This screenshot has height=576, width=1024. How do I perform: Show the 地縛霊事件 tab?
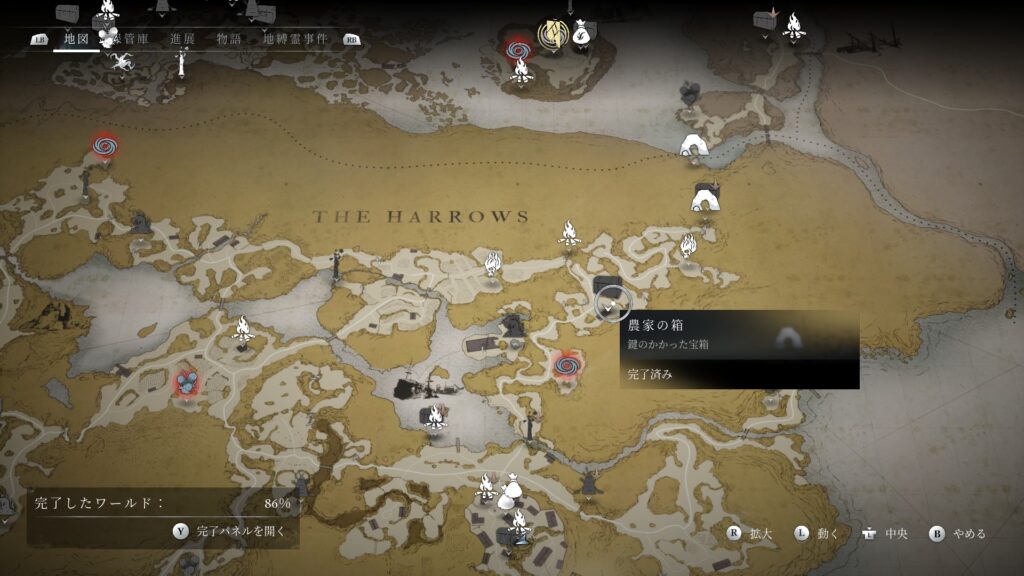tap(297, 39)
